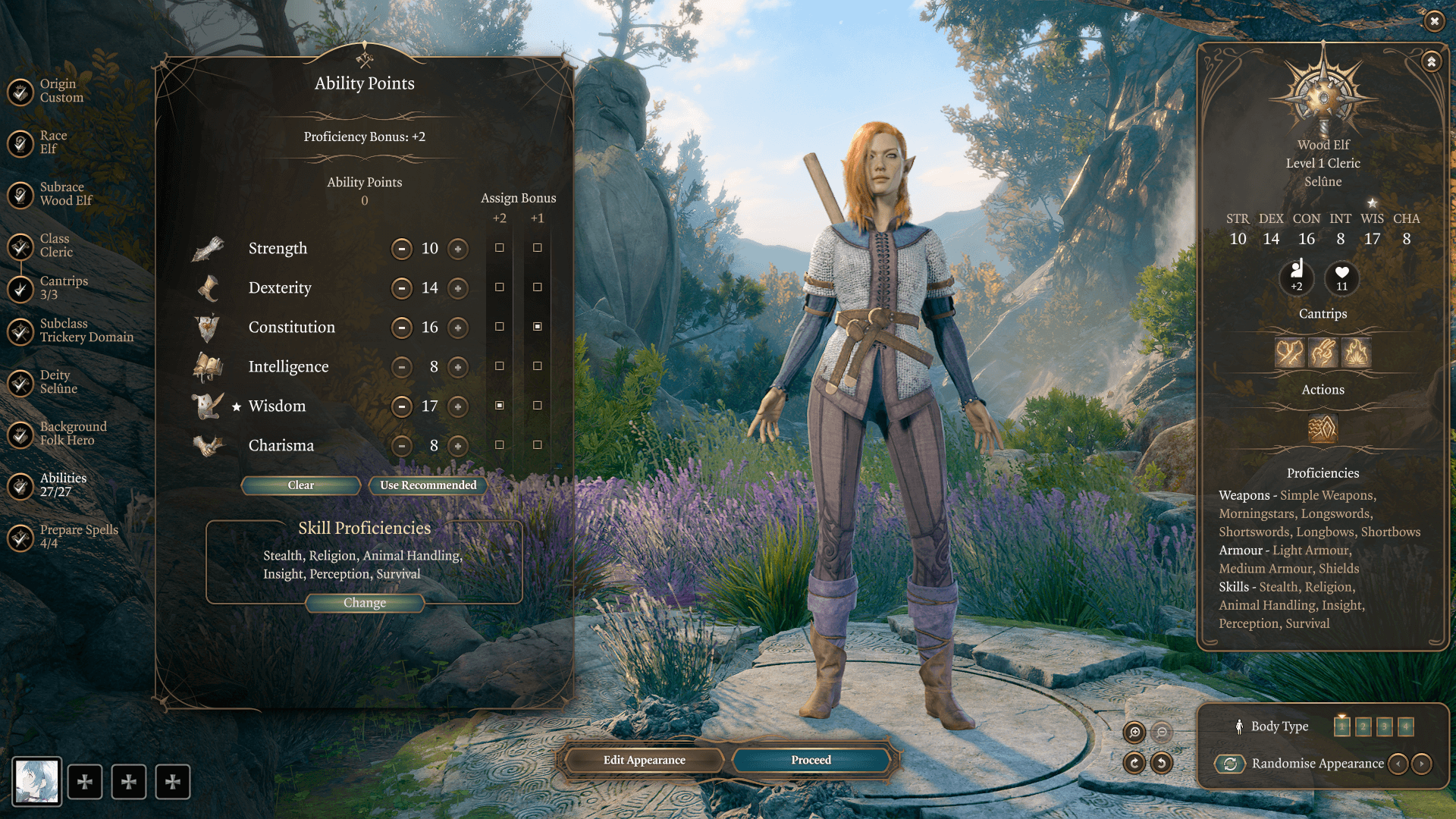The height and width of the screenshot is (819, 1456).
Task: Click the previous appearance arrow beside Randomise Appearance
Action: point(1399,764)
